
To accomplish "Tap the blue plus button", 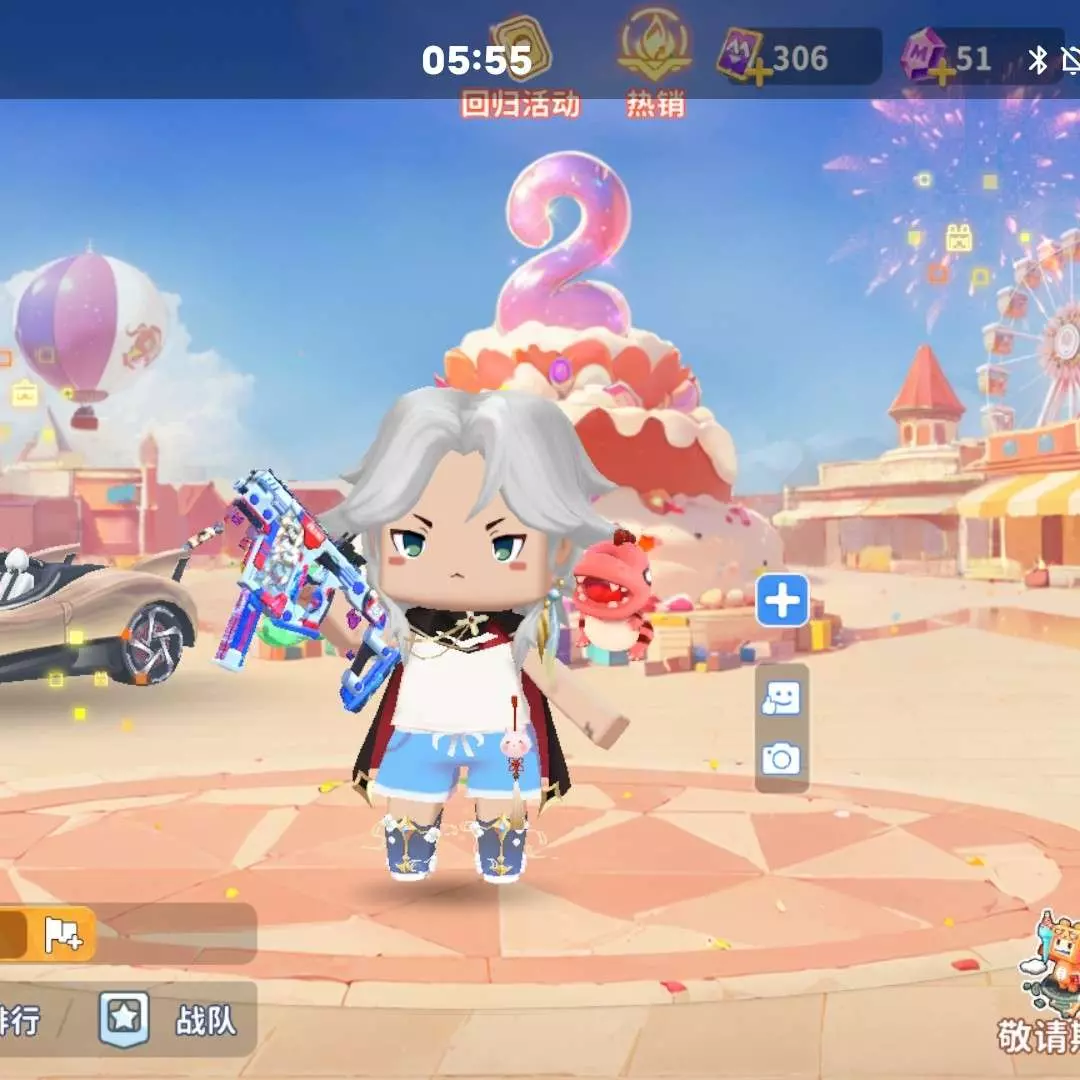I will (782, 601).
